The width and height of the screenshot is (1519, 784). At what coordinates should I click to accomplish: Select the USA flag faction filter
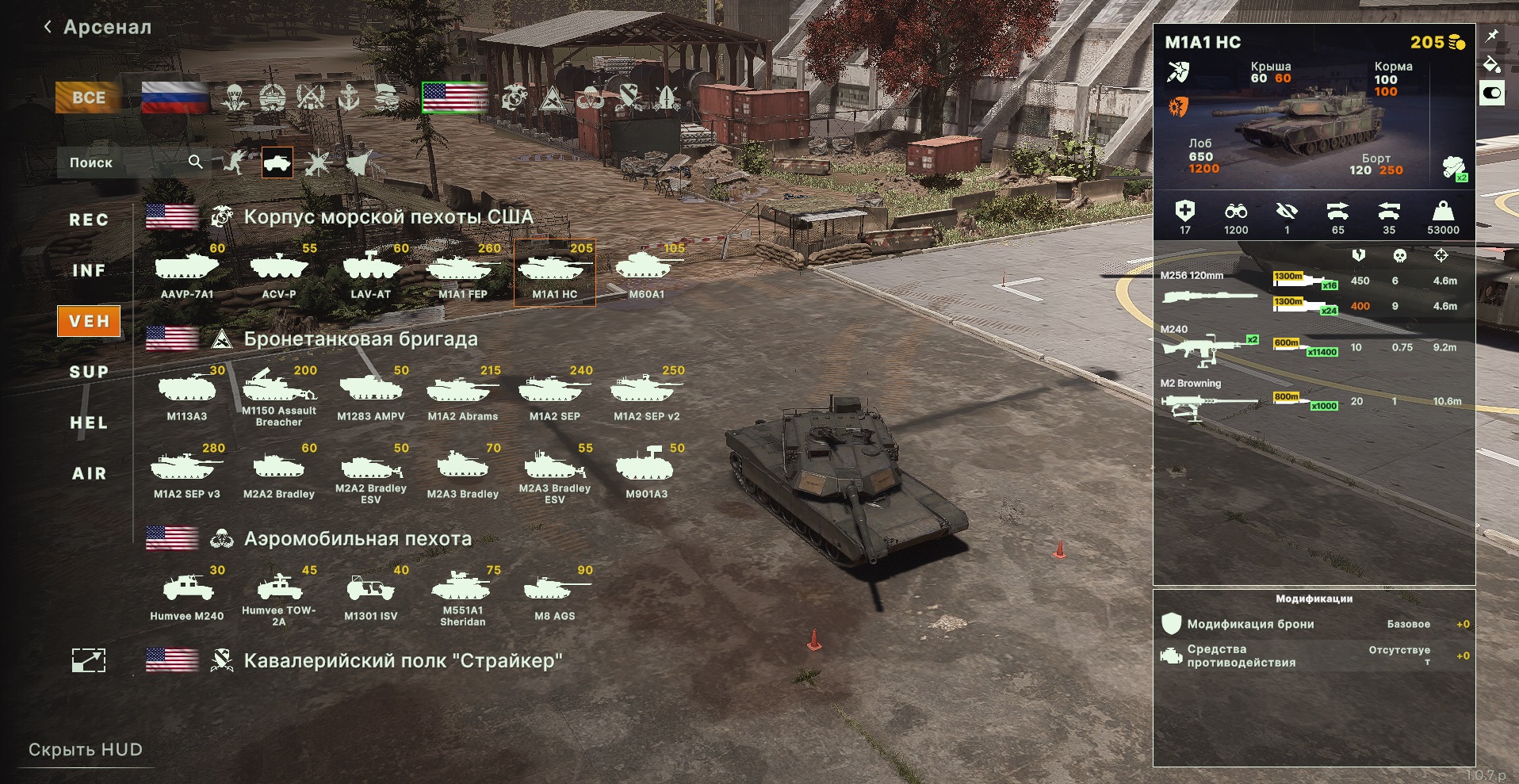pyautogui.click(x=454, y=98)
